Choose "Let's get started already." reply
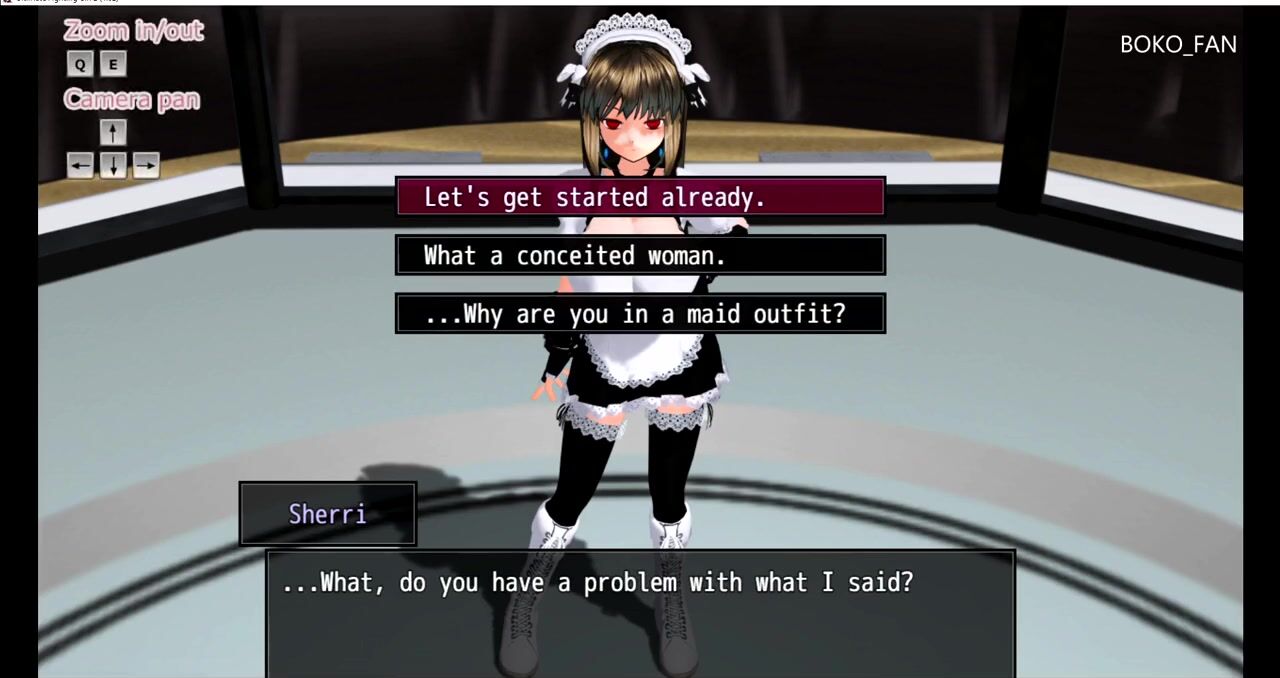The width and height of the screenshot is (1280, 678). coord(640,197)
